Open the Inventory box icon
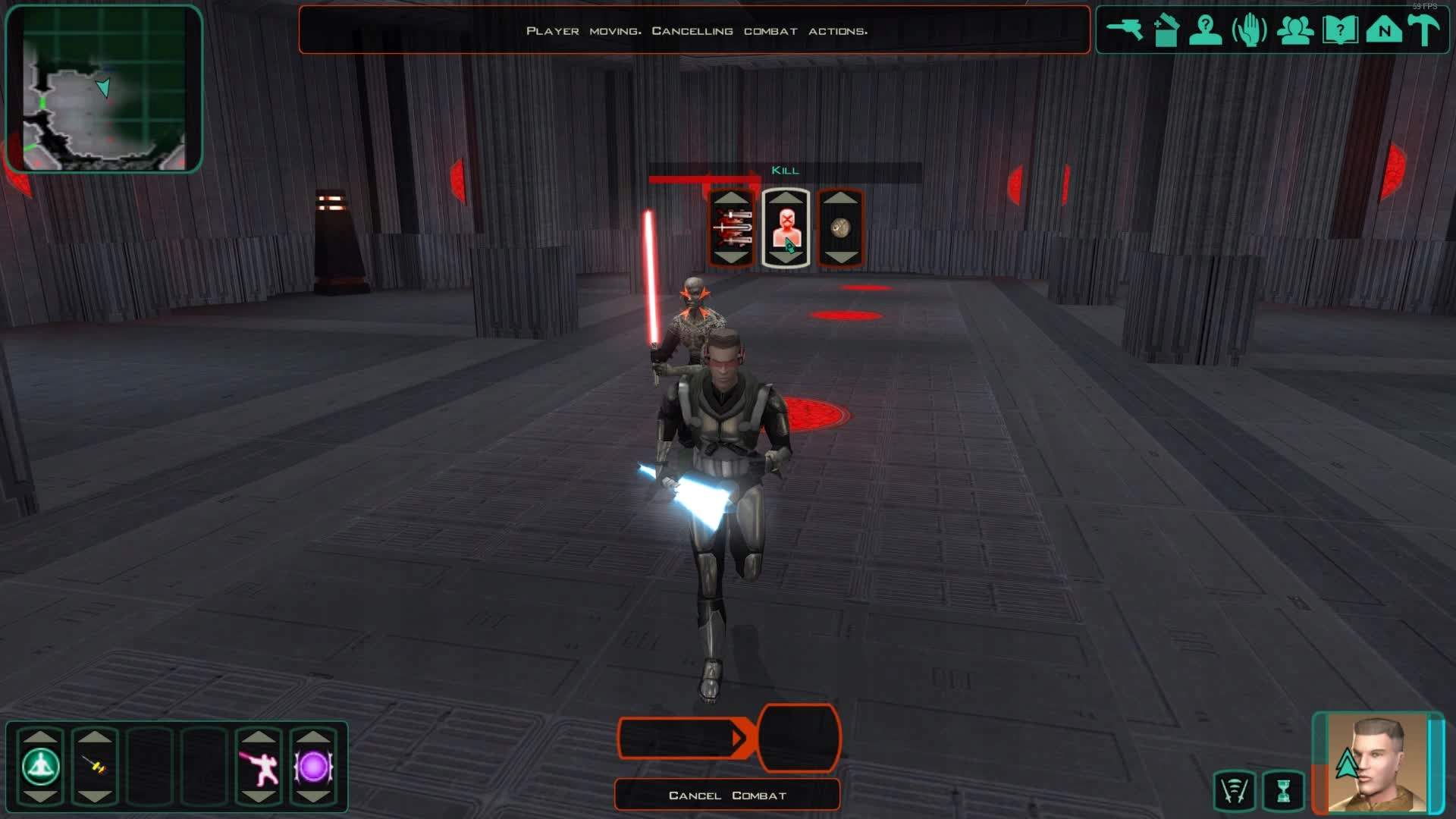 (x=1166, y=31)
